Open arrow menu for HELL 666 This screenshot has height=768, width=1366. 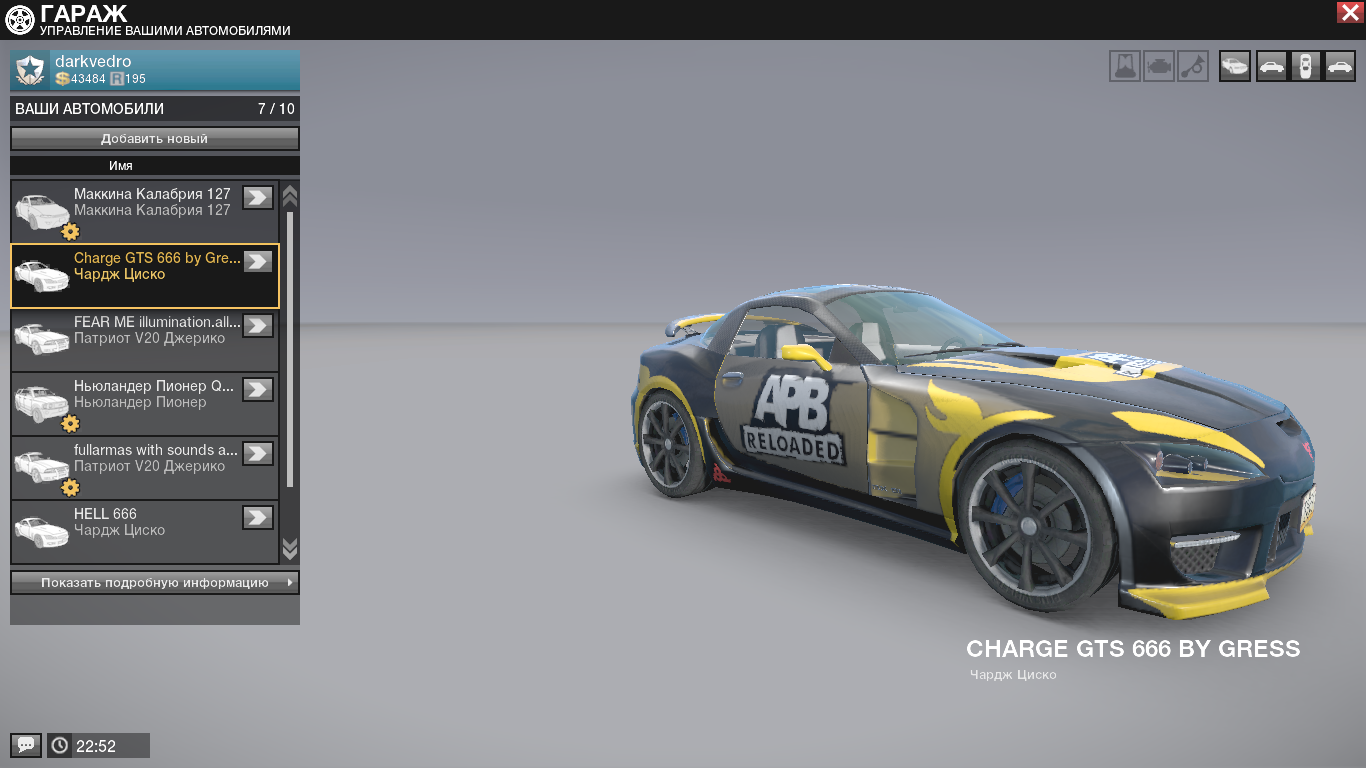258,517
